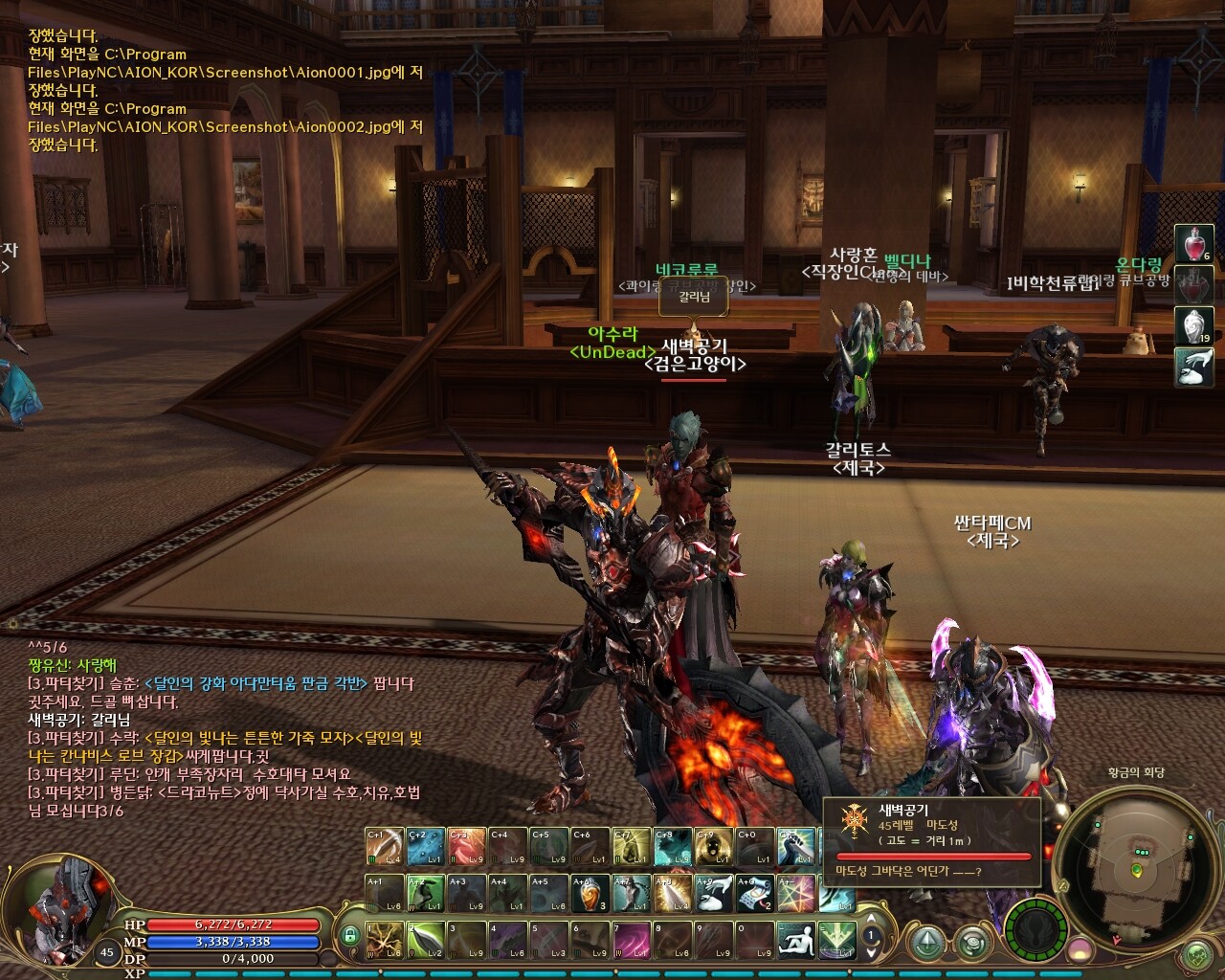Click the hand-and-pouch loot icon on right sidebar
The width and height of the screenshot is (1225, 980).
pos(1193,367)
